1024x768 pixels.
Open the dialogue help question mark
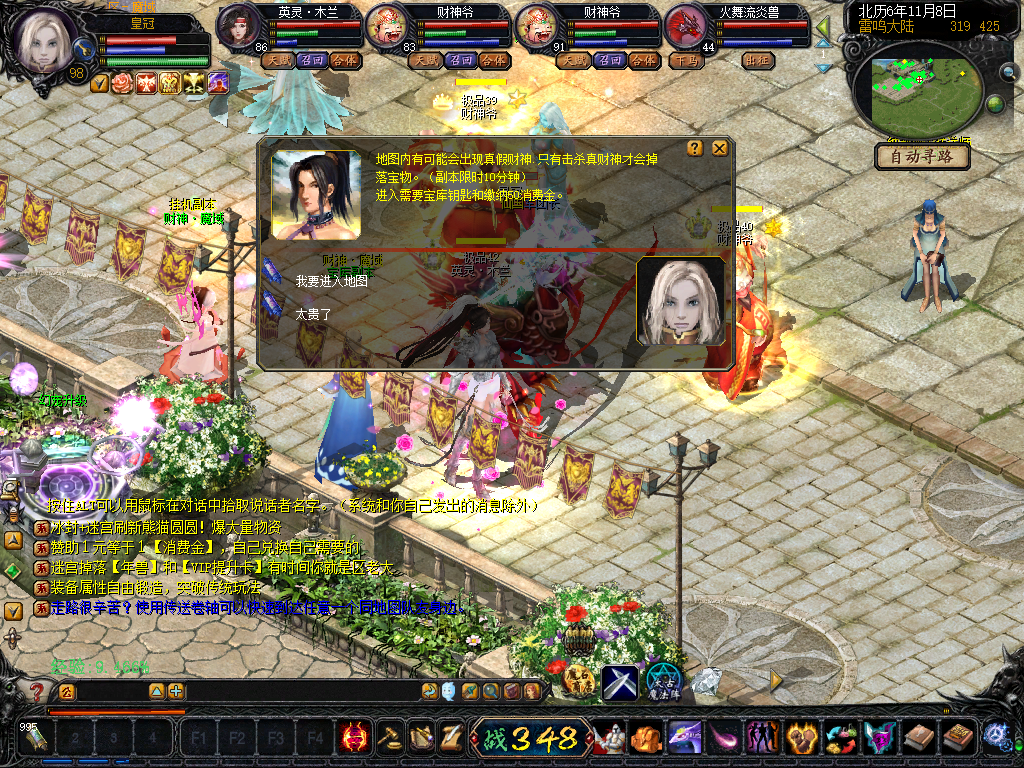696,149
